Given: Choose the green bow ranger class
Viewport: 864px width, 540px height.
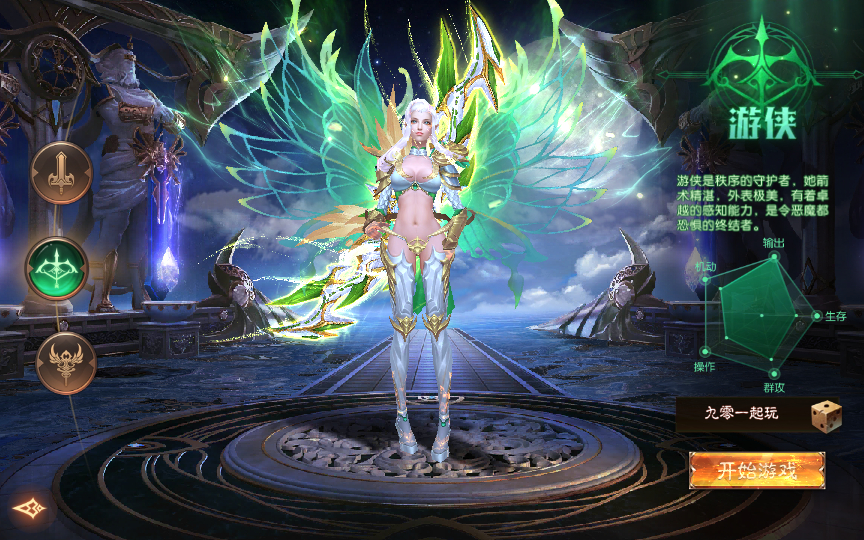Looking at the screenshot, I should click(x=57, y=267).
